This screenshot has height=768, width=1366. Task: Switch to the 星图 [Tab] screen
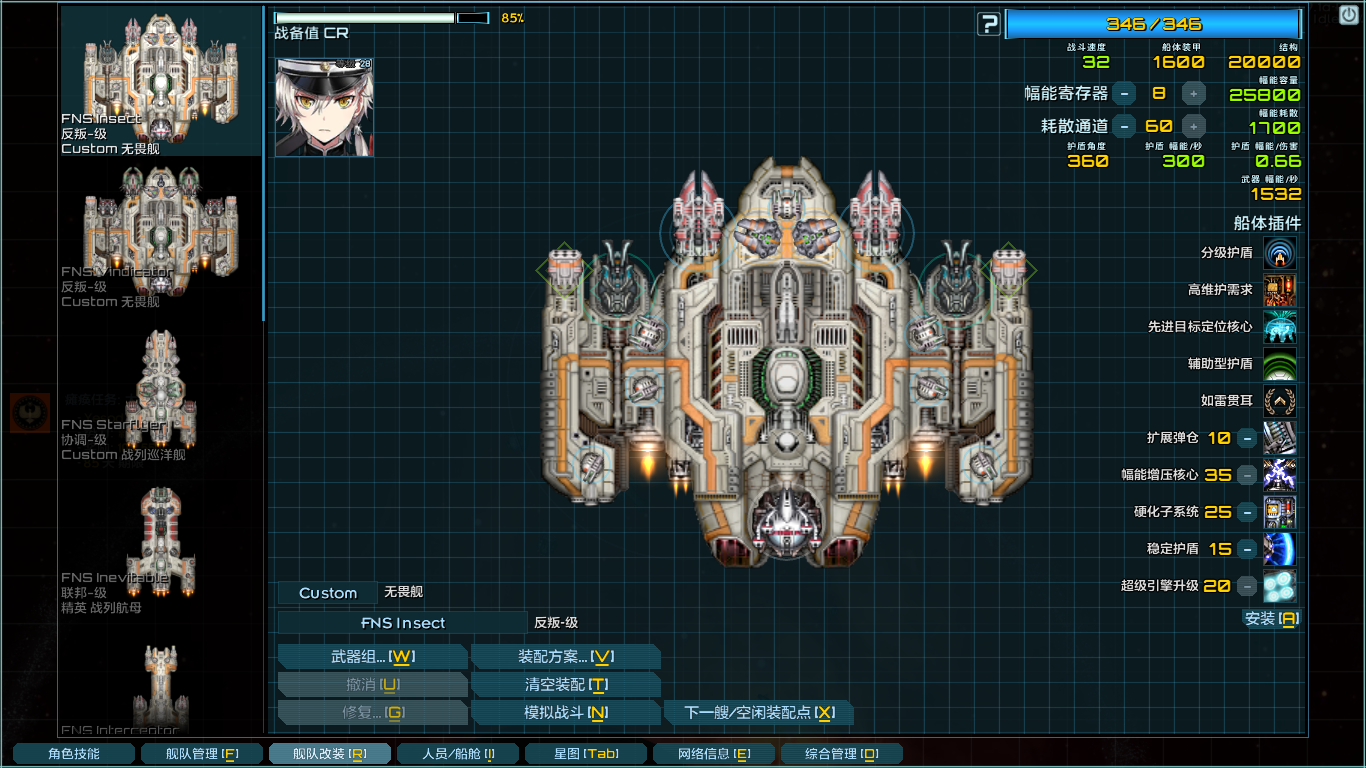coord(586,752)
